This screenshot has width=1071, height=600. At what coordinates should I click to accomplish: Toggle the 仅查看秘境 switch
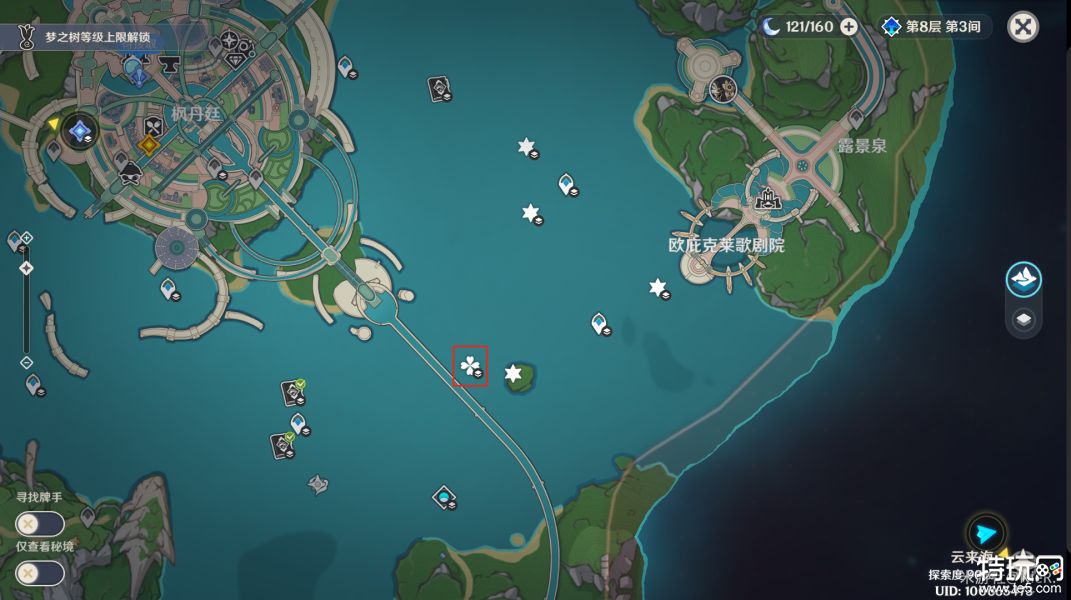click(40, 573)
